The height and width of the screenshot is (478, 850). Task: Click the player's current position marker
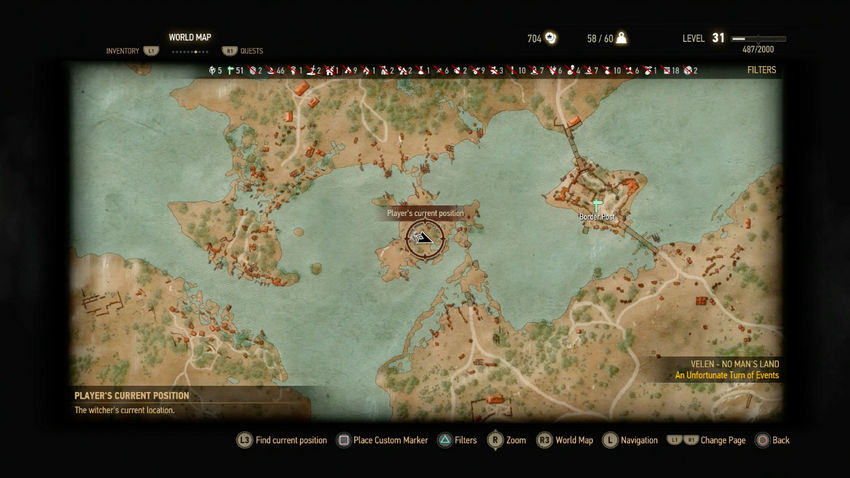[x=425, y=238]
